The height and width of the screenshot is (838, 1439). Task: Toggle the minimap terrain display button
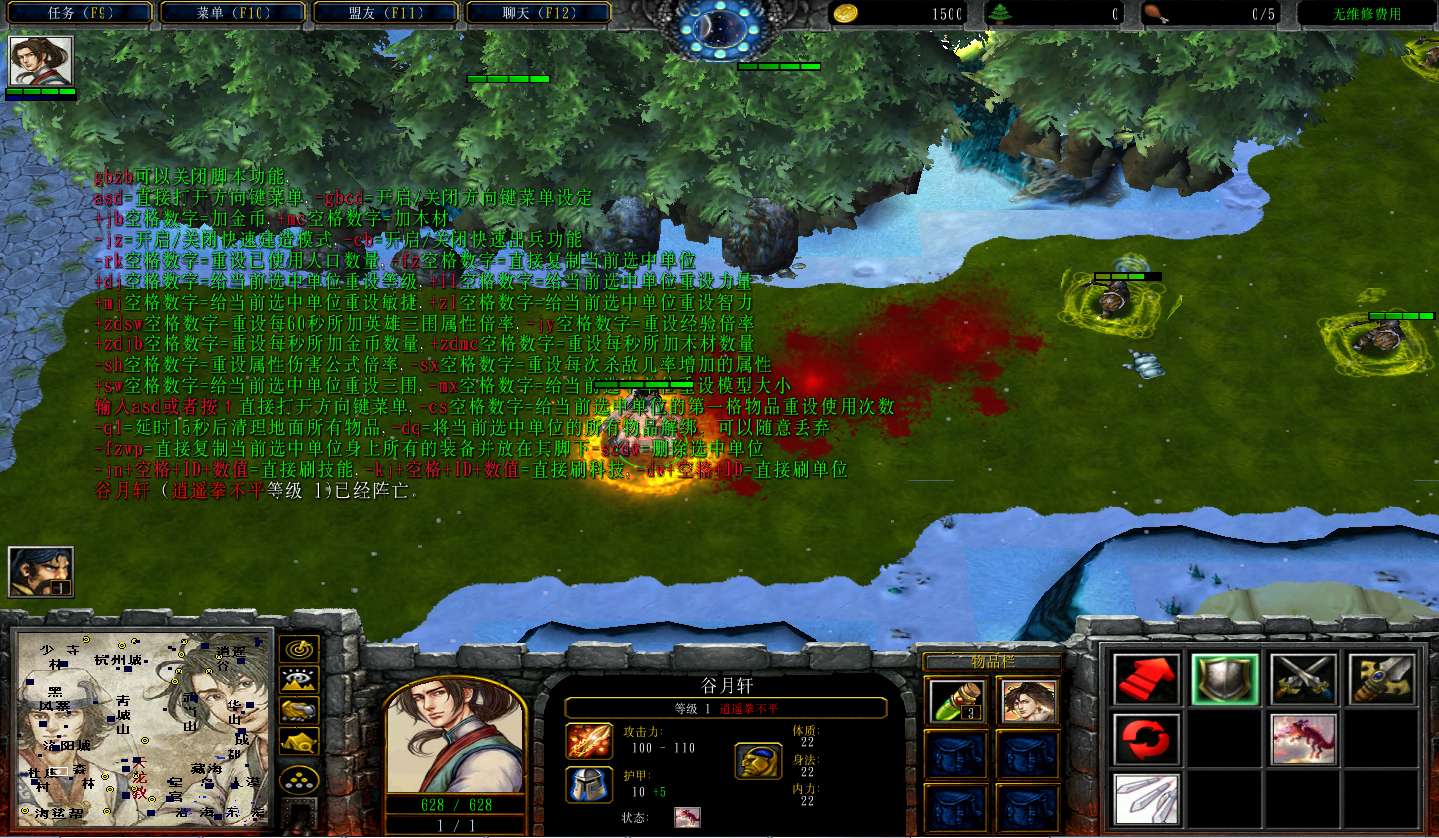coord(298,680)
